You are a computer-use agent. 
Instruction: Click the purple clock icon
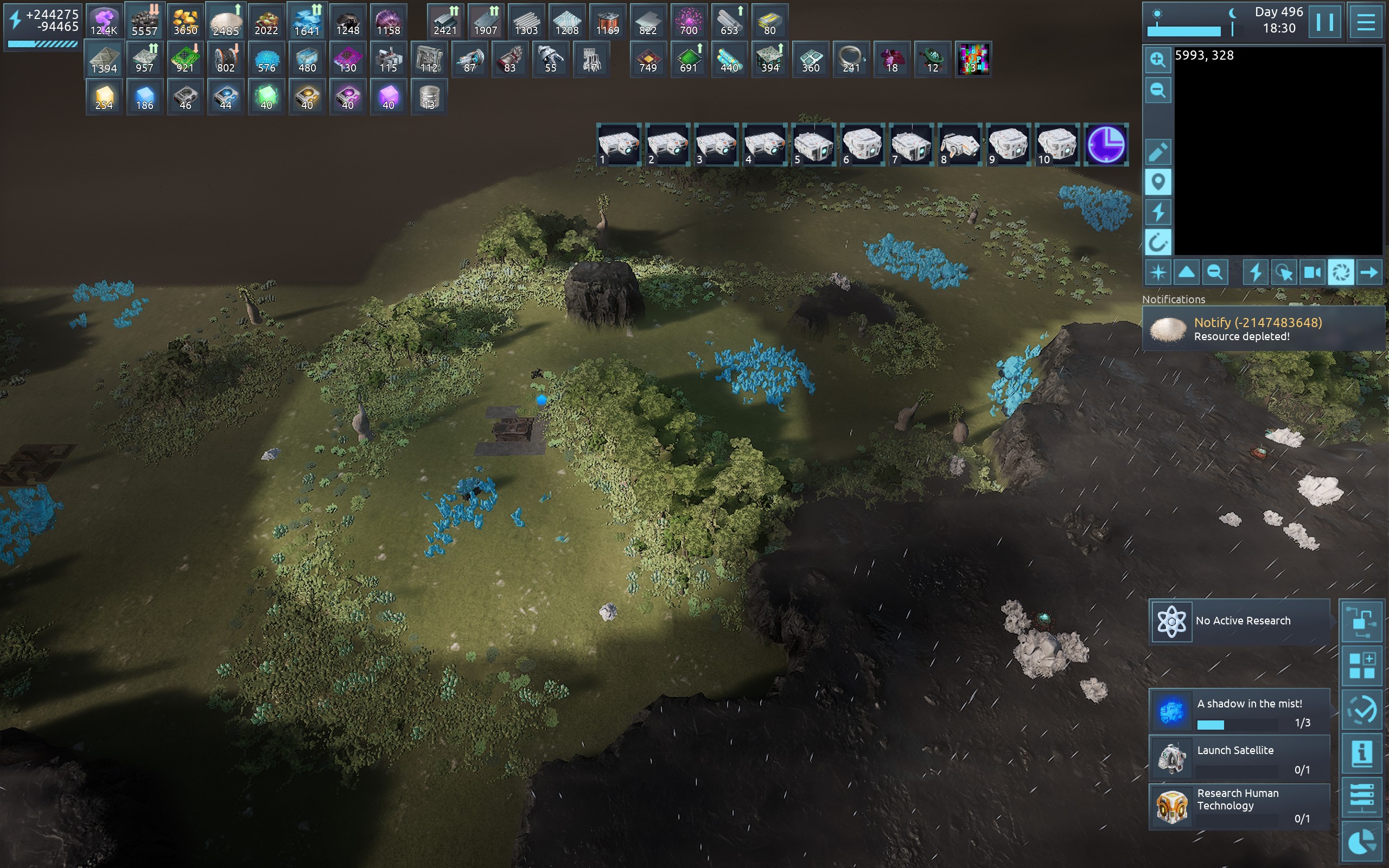pyautogui.click(x=1106, y=145)
